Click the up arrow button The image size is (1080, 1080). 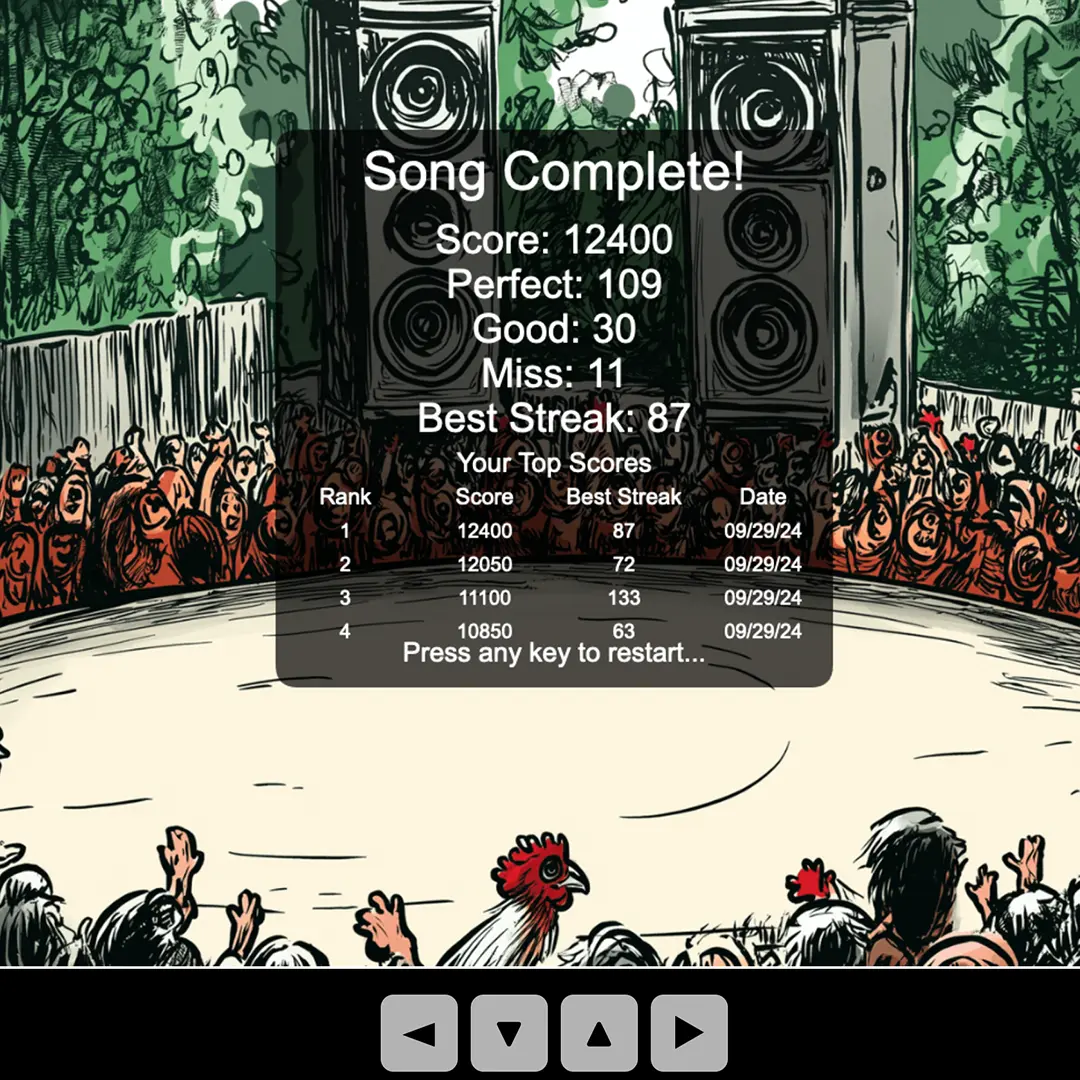tap(599, 1033)
